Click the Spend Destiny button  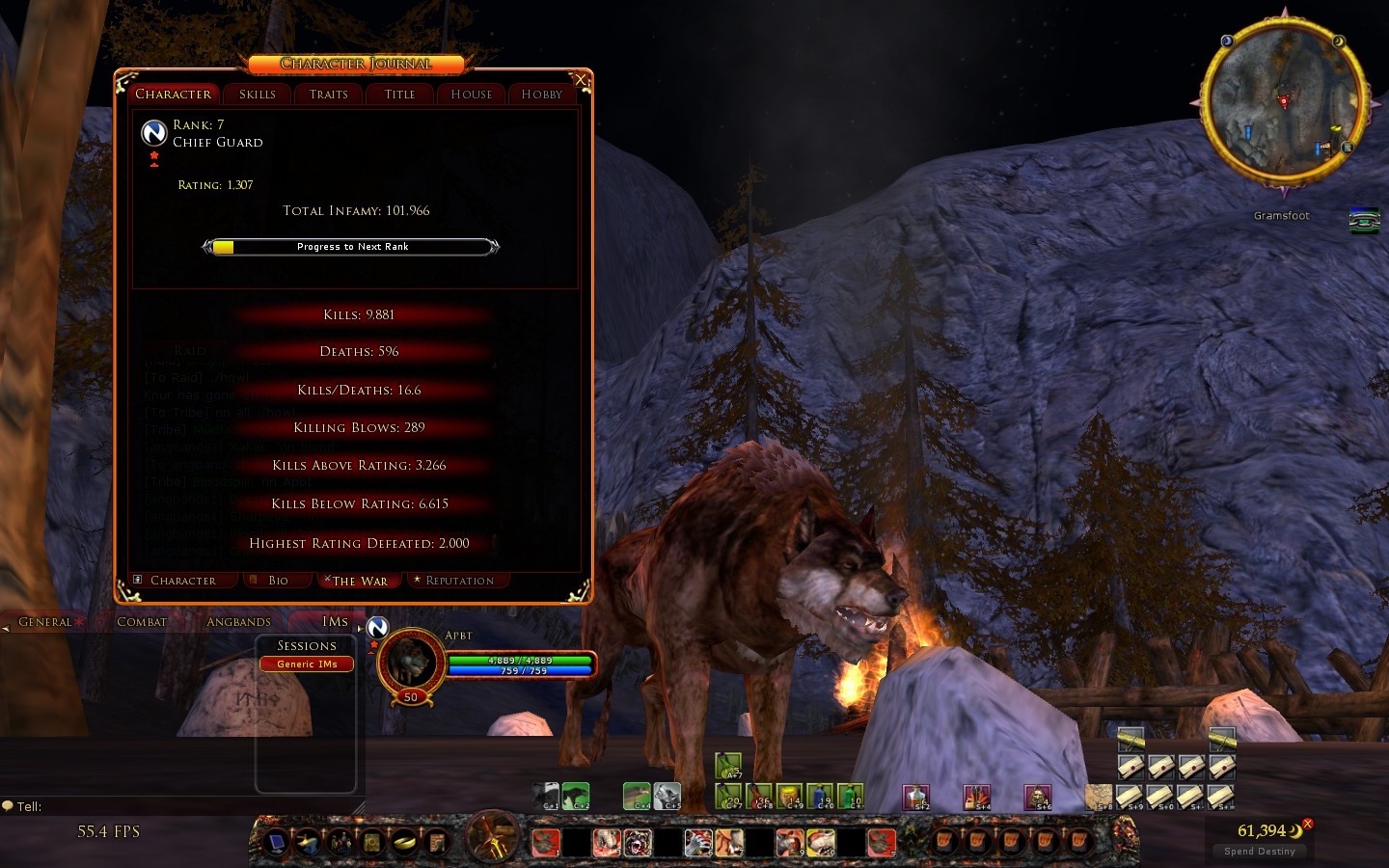click(1260, 851)
